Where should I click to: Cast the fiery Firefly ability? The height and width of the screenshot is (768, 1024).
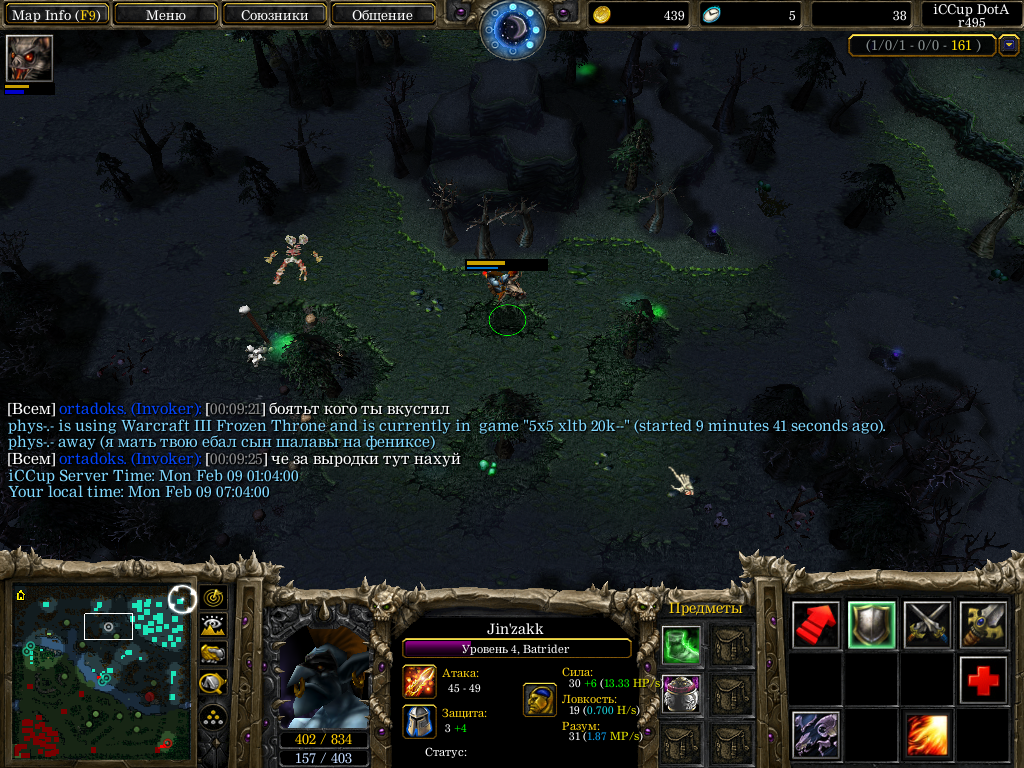[927, 735]
